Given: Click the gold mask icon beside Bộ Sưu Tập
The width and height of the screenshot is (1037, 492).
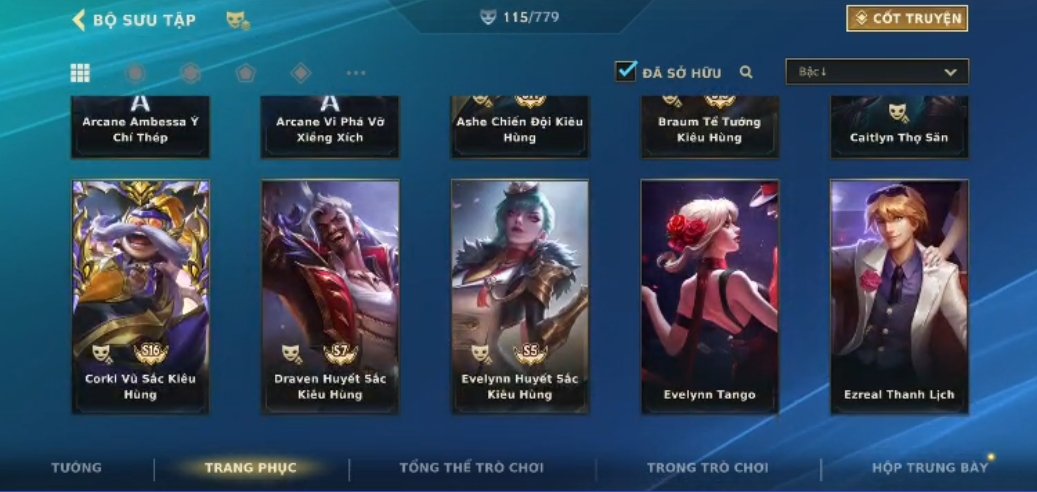Looking at the screenshot, I should tap(237, 20).
